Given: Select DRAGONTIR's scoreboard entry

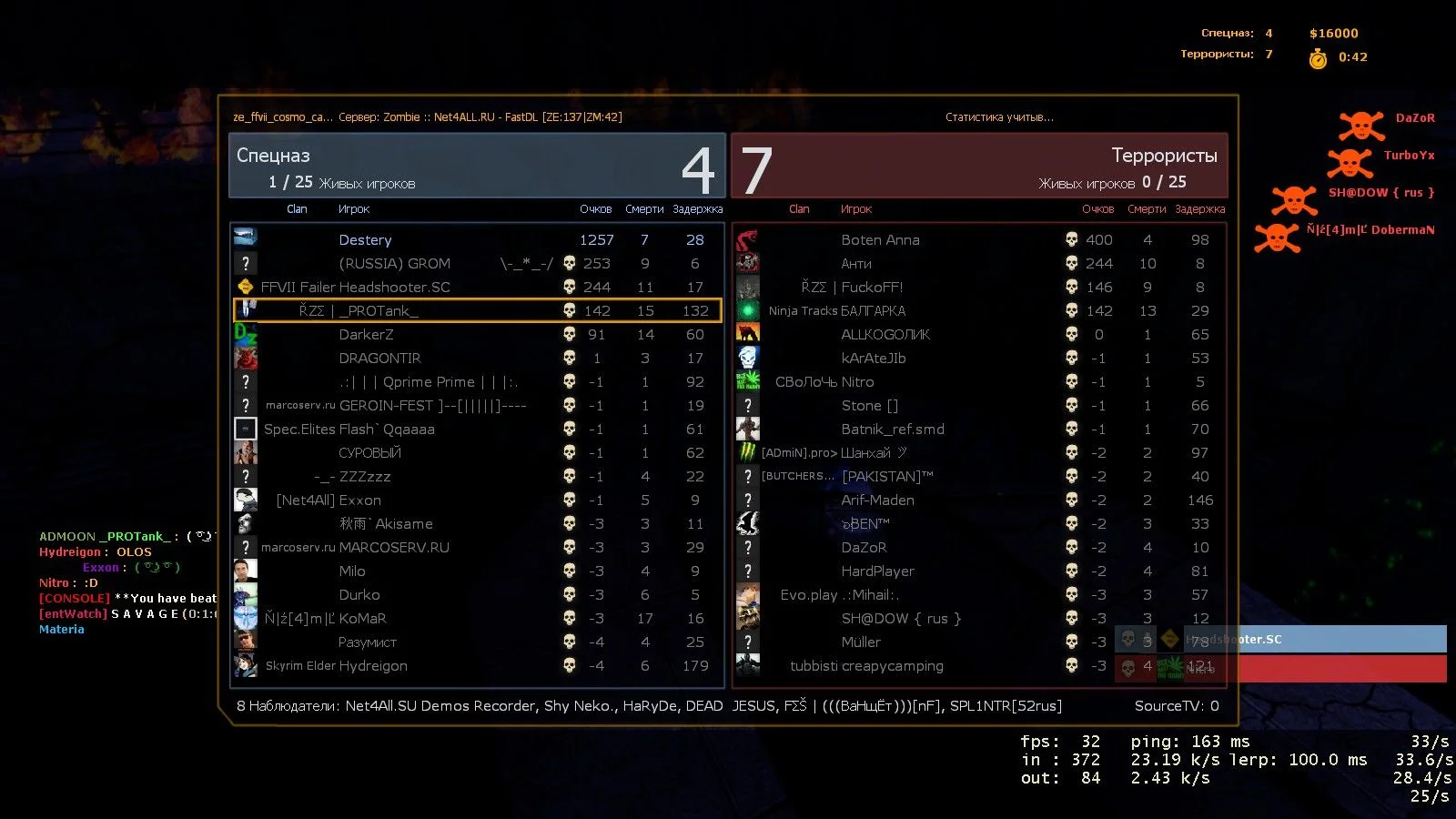Looking at the screenshot, I should coord(477,358).
